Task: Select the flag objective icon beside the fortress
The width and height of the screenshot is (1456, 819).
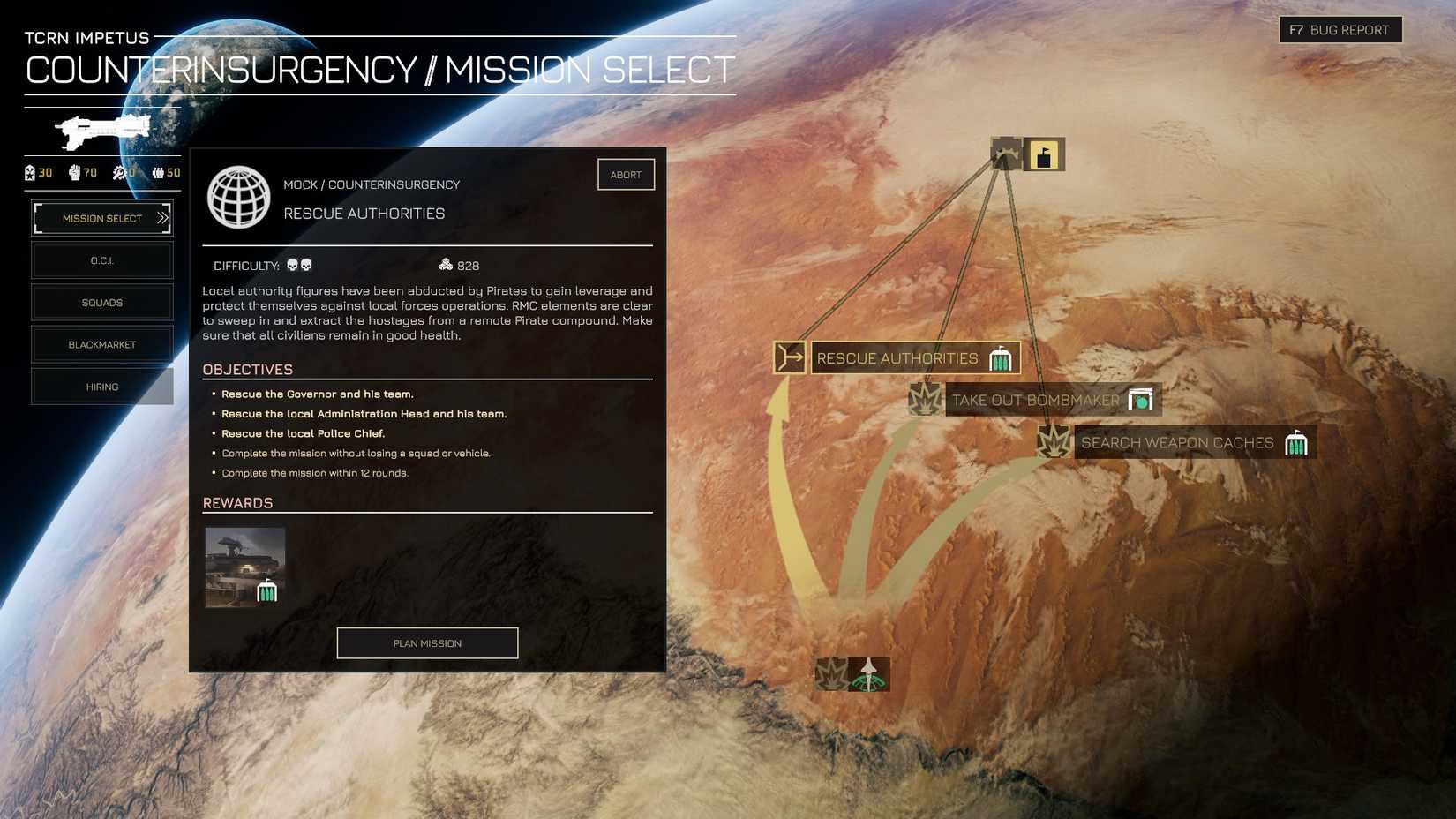Action: (x=1043, y=152)
